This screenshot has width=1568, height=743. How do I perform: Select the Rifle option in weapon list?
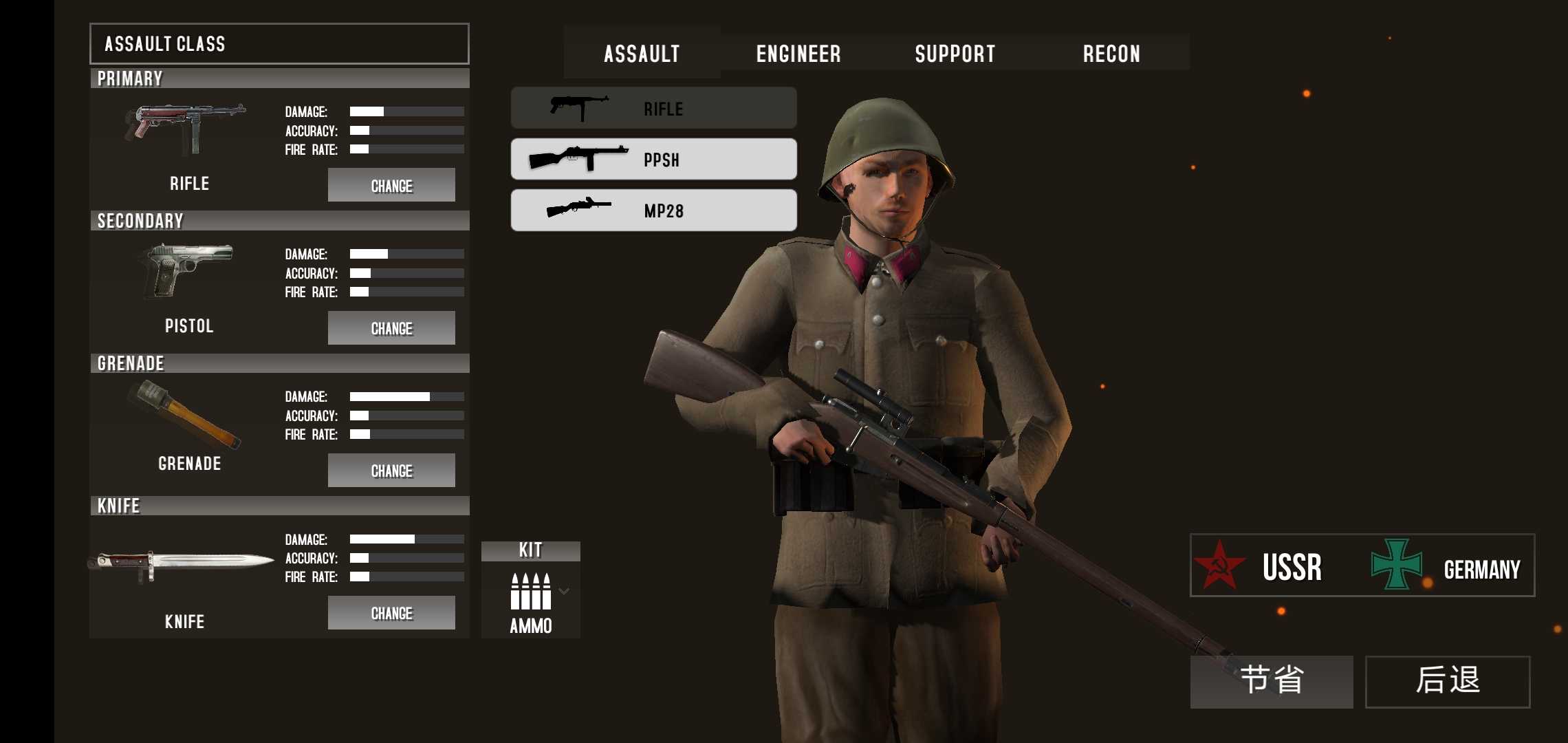click(x=653, y=109)
